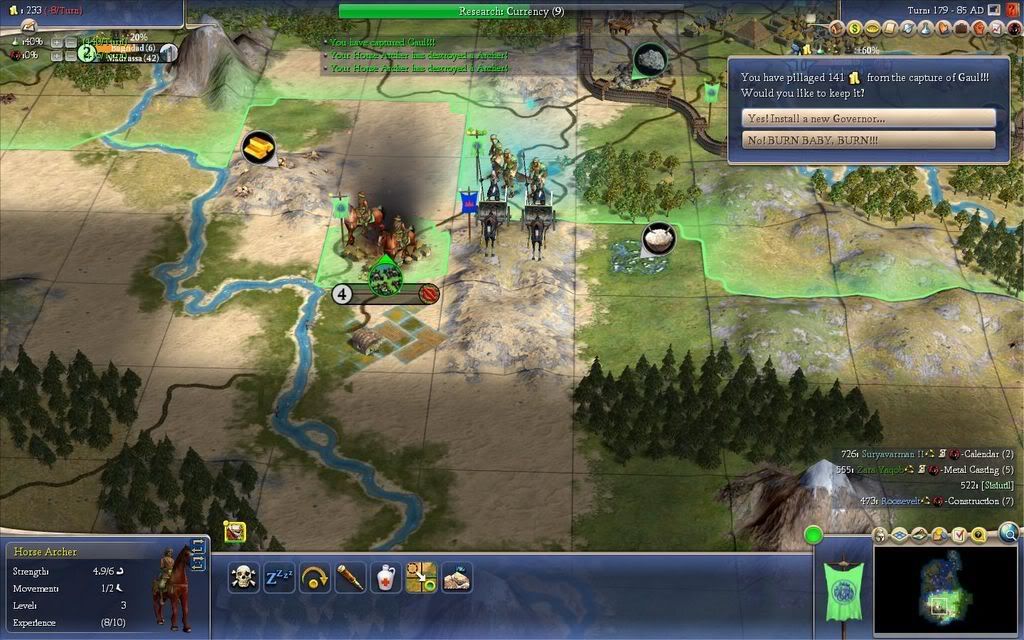Select the fortify command icon
Screen dimensions: 1024x640
click(457, 577)
